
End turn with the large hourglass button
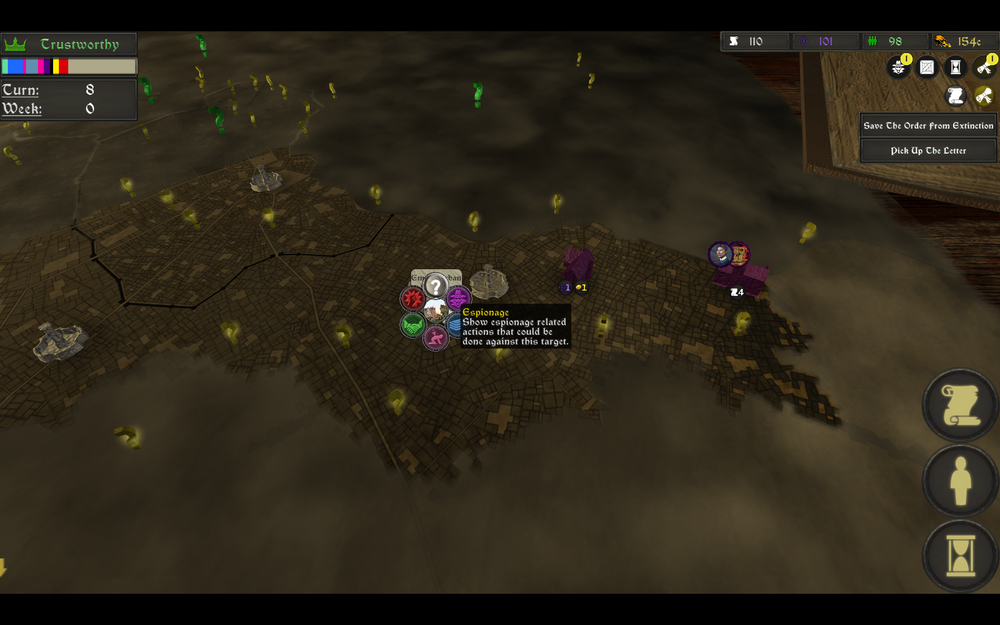(960, 558)
